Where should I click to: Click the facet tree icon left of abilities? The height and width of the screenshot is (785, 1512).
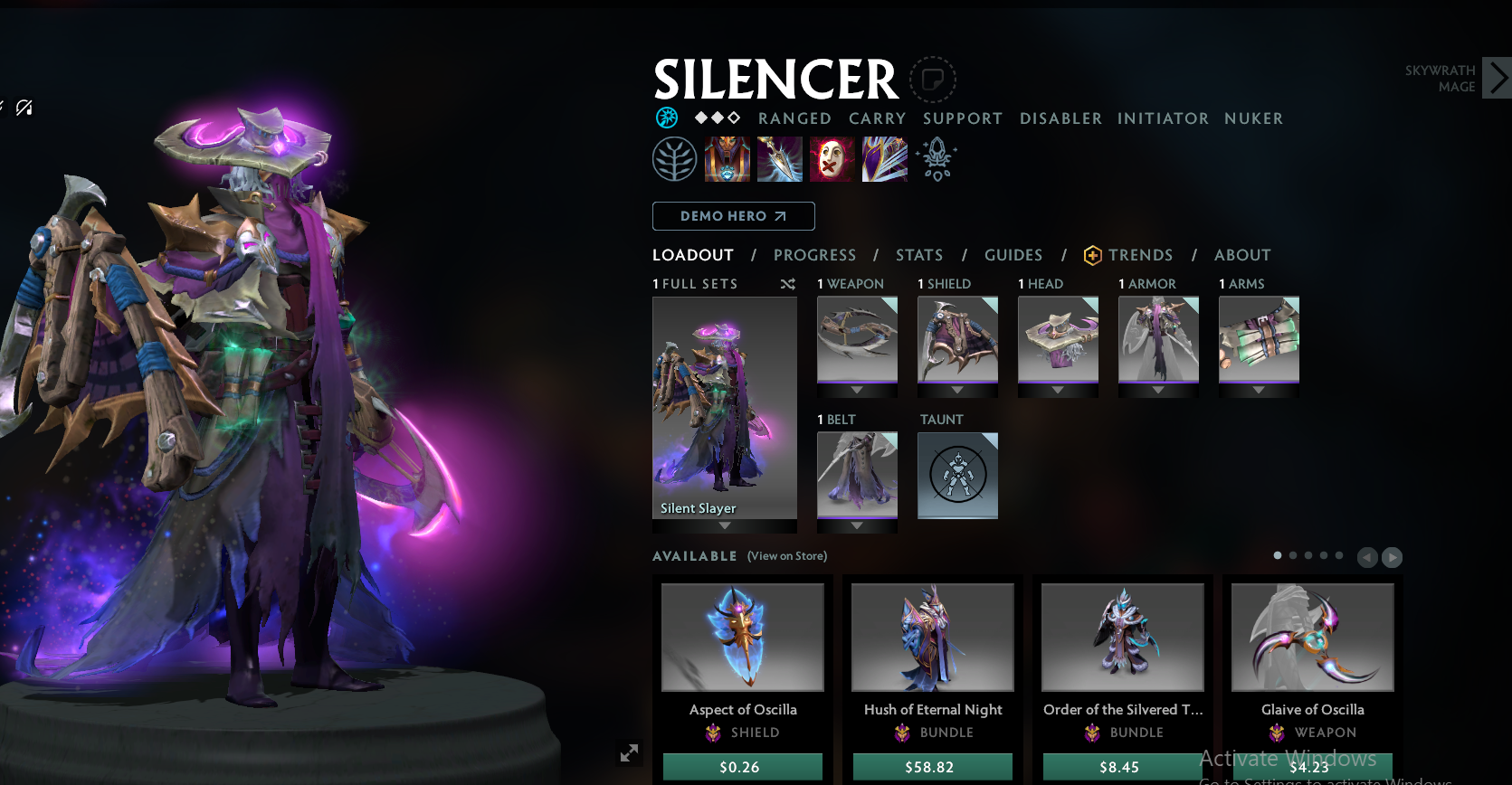674,158
